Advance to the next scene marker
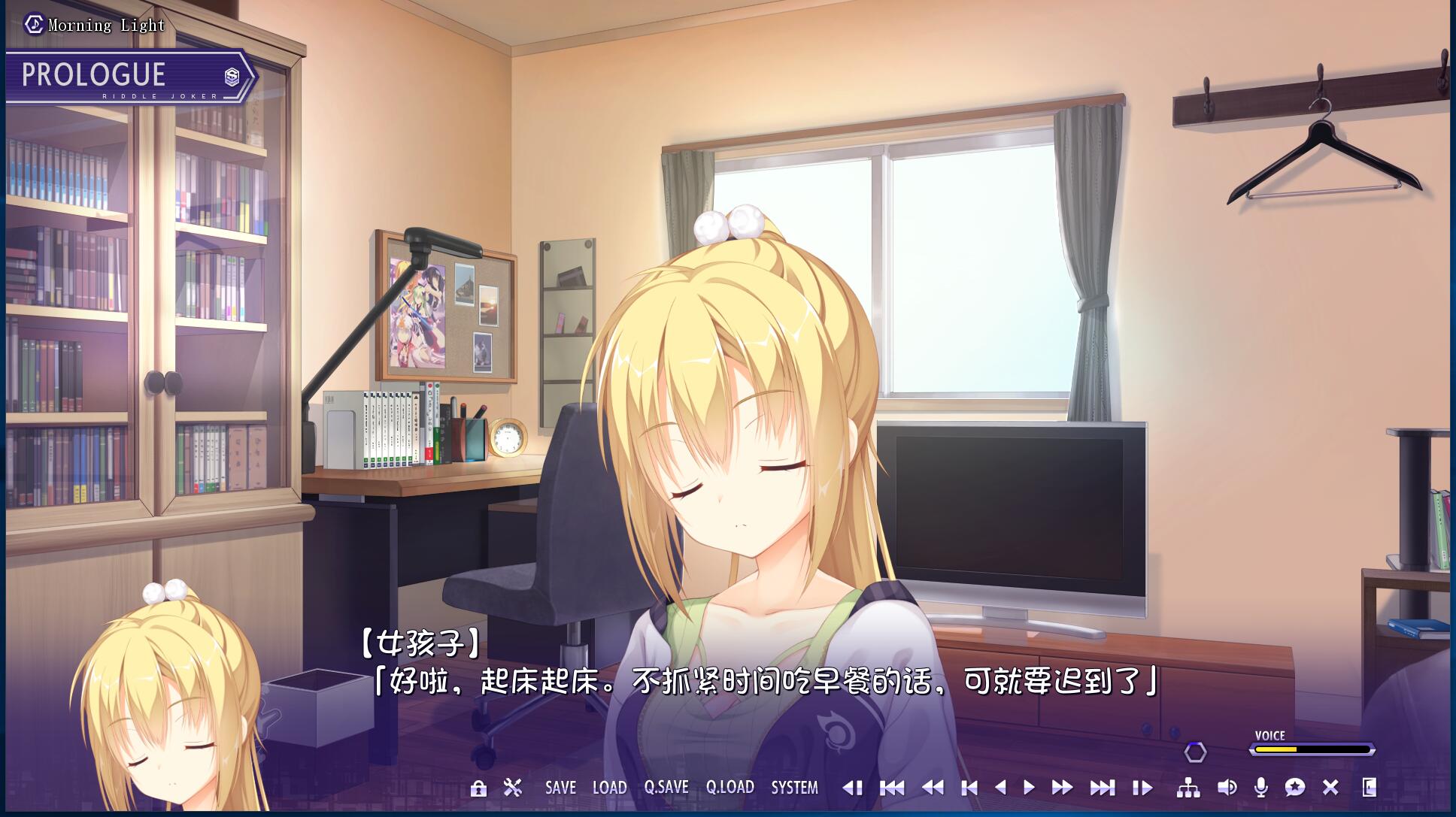The image size is (1456, 817). [1103, 788]
